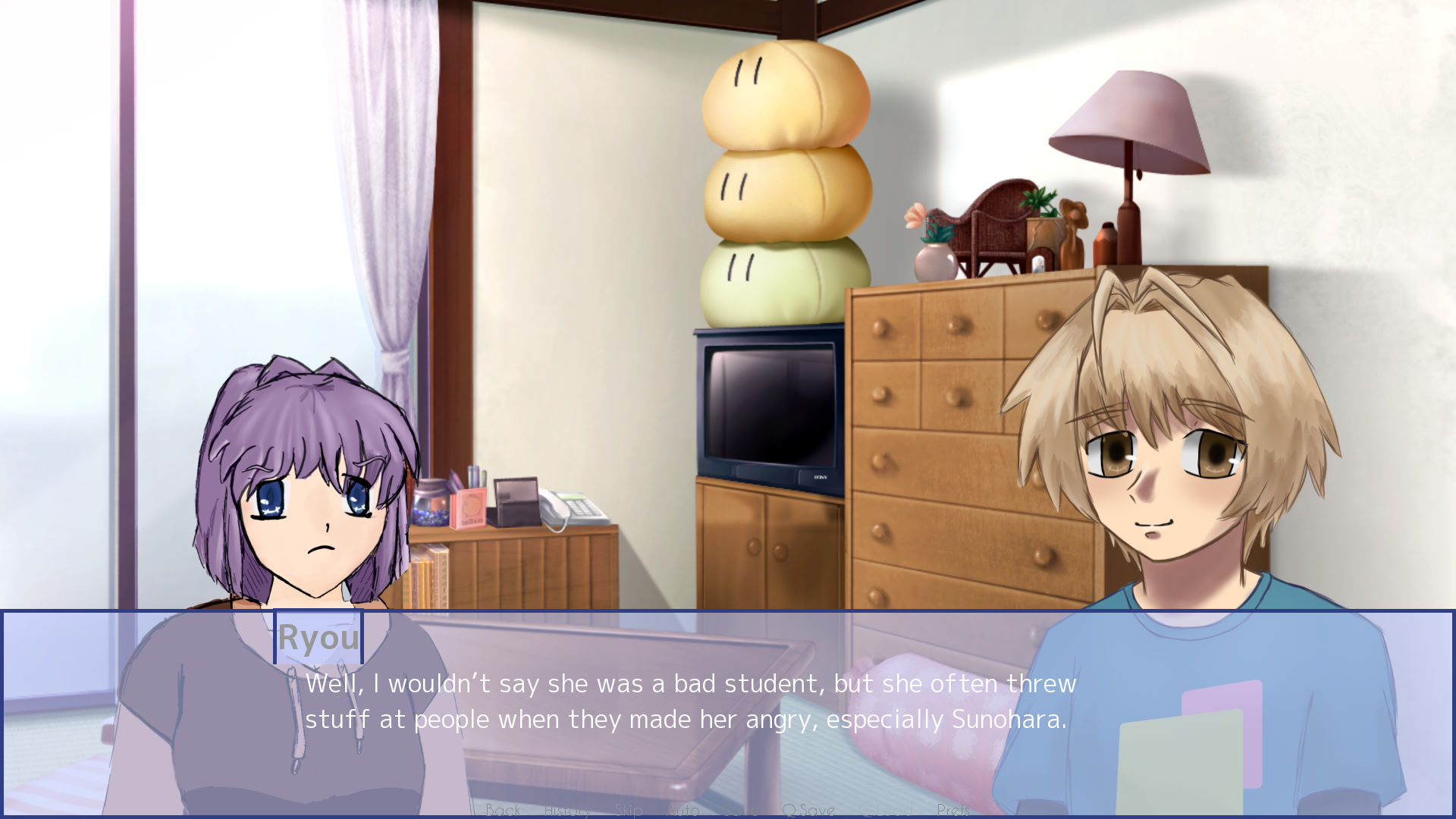Perform a Q.Save quick save

click(809, 810)
